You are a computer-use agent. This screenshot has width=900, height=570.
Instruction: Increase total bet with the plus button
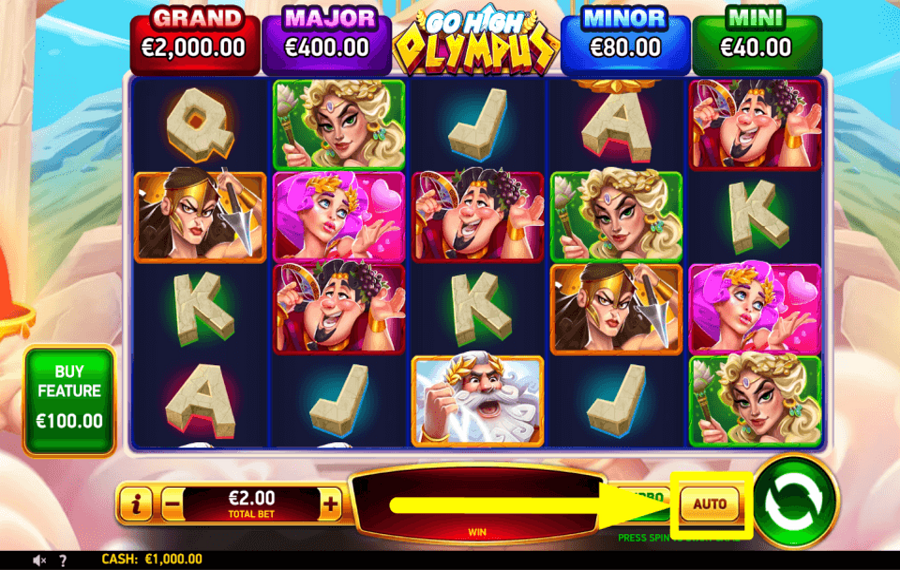(330, 505)
